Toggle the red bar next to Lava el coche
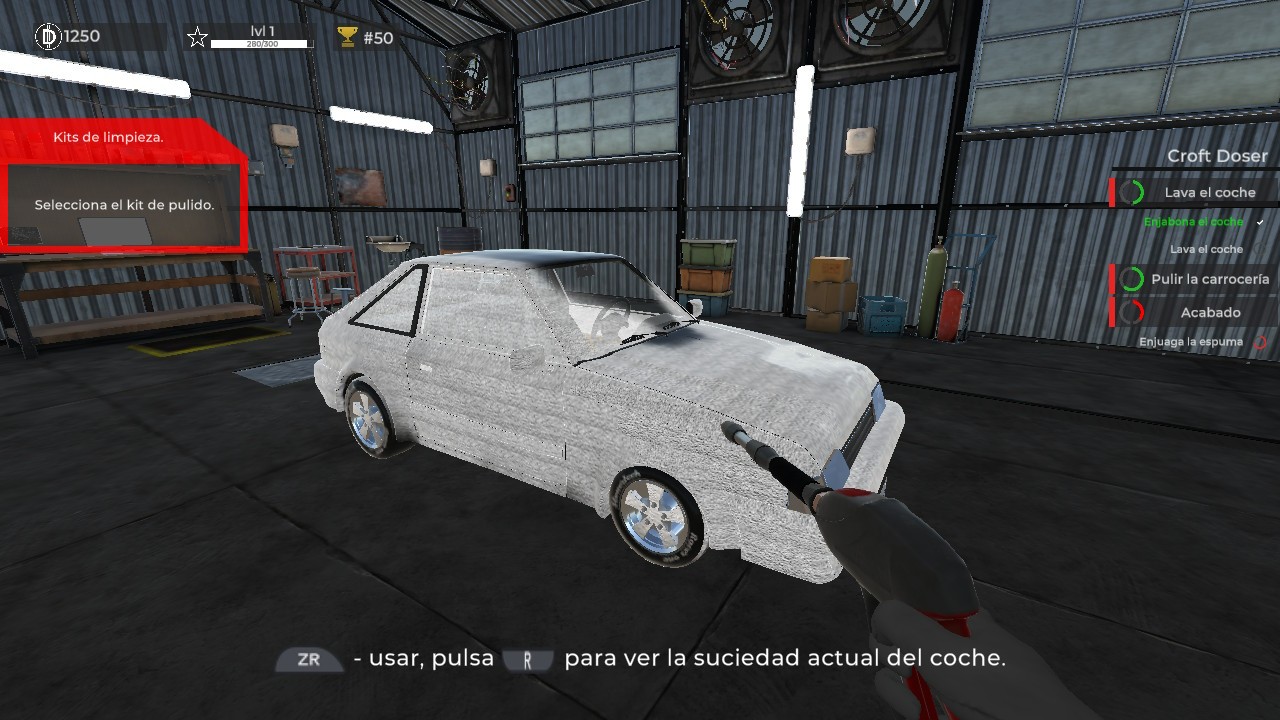Viewport: 1280px width, 720px height. [x=1112, y=190]
